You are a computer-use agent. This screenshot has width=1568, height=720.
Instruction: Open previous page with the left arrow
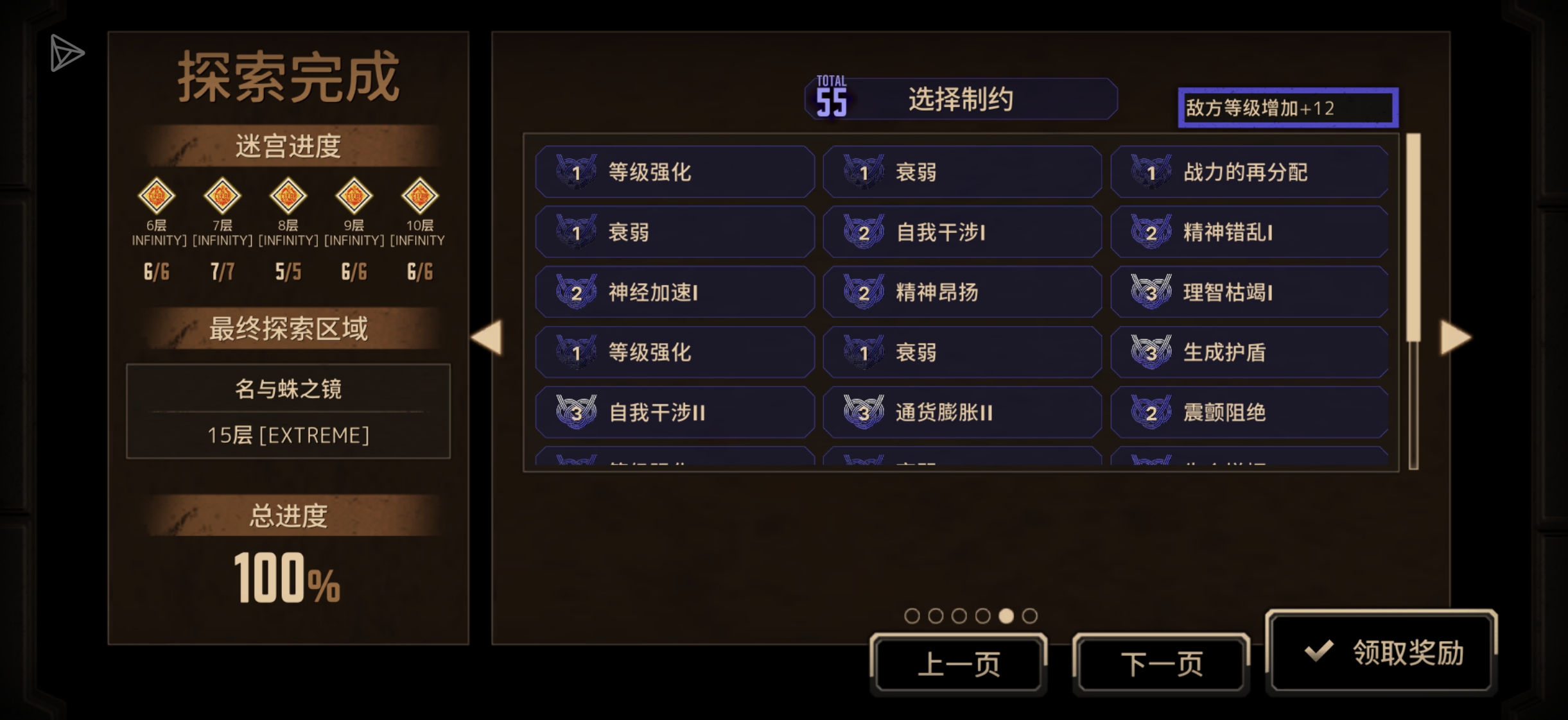(489, 337)
